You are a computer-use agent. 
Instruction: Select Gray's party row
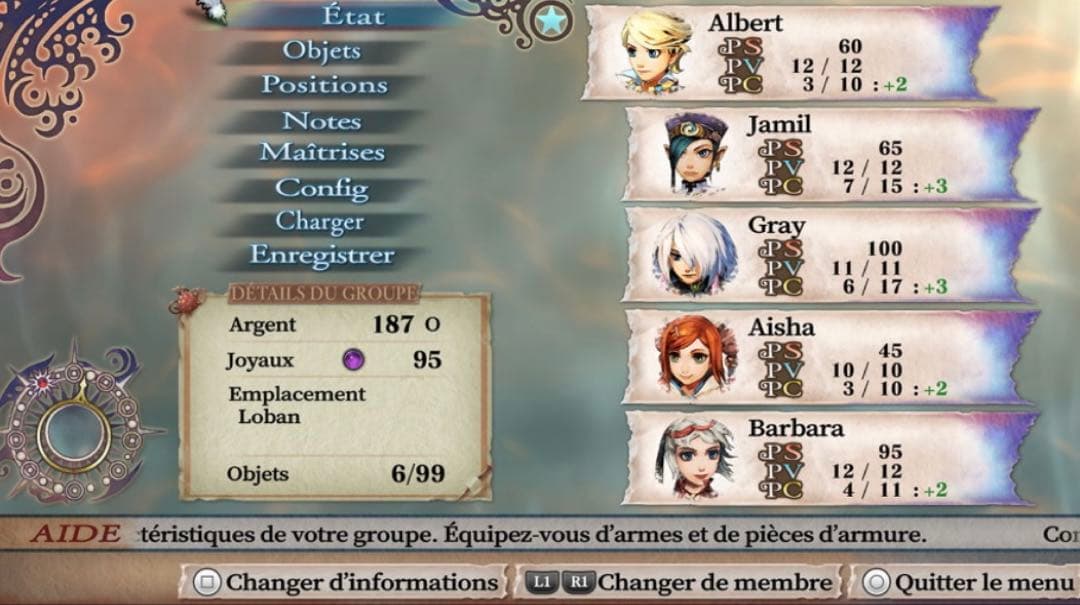(x=828, y=256)
